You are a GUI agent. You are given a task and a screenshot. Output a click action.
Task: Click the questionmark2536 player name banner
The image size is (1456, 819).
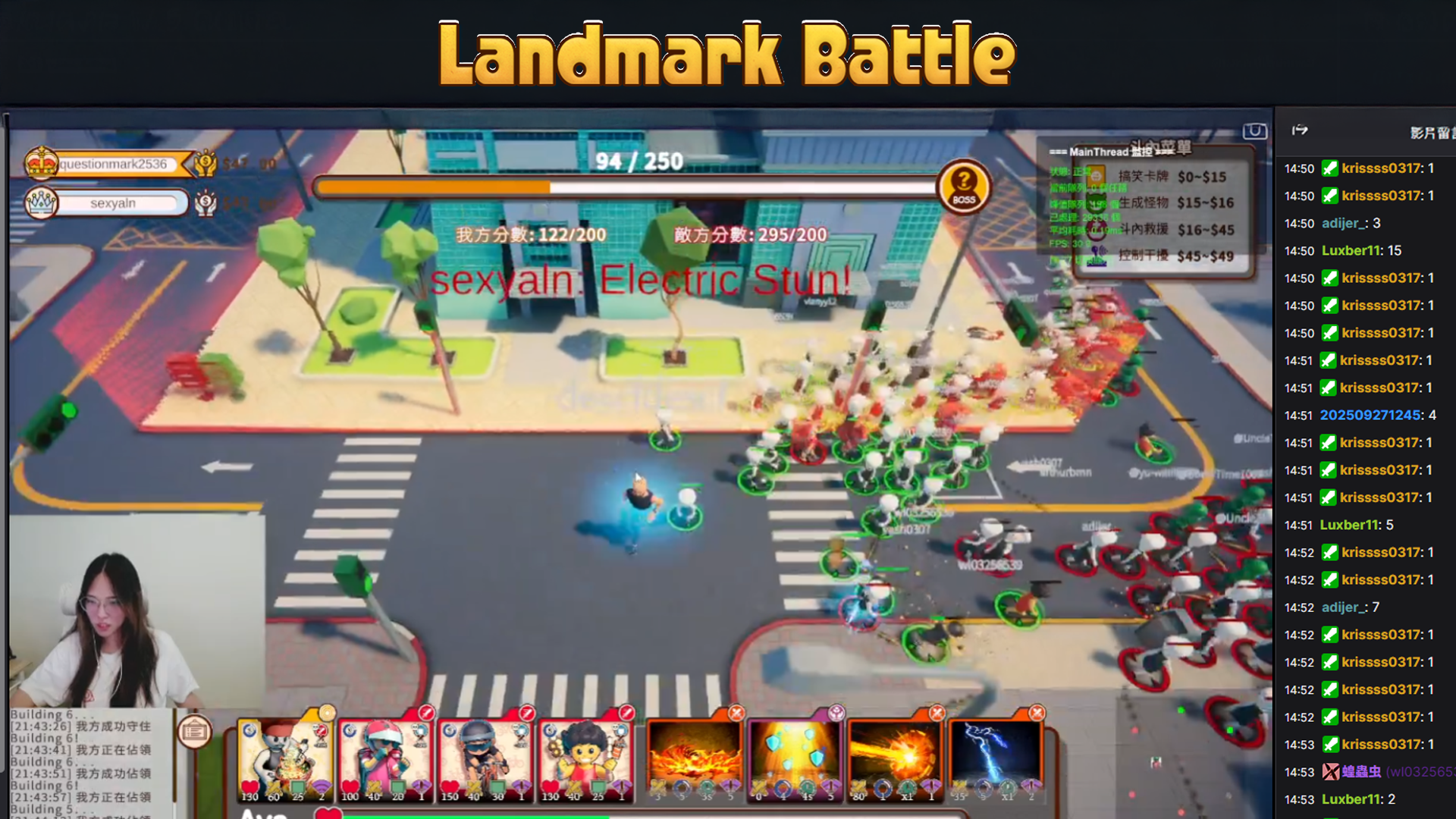point(113,164)
